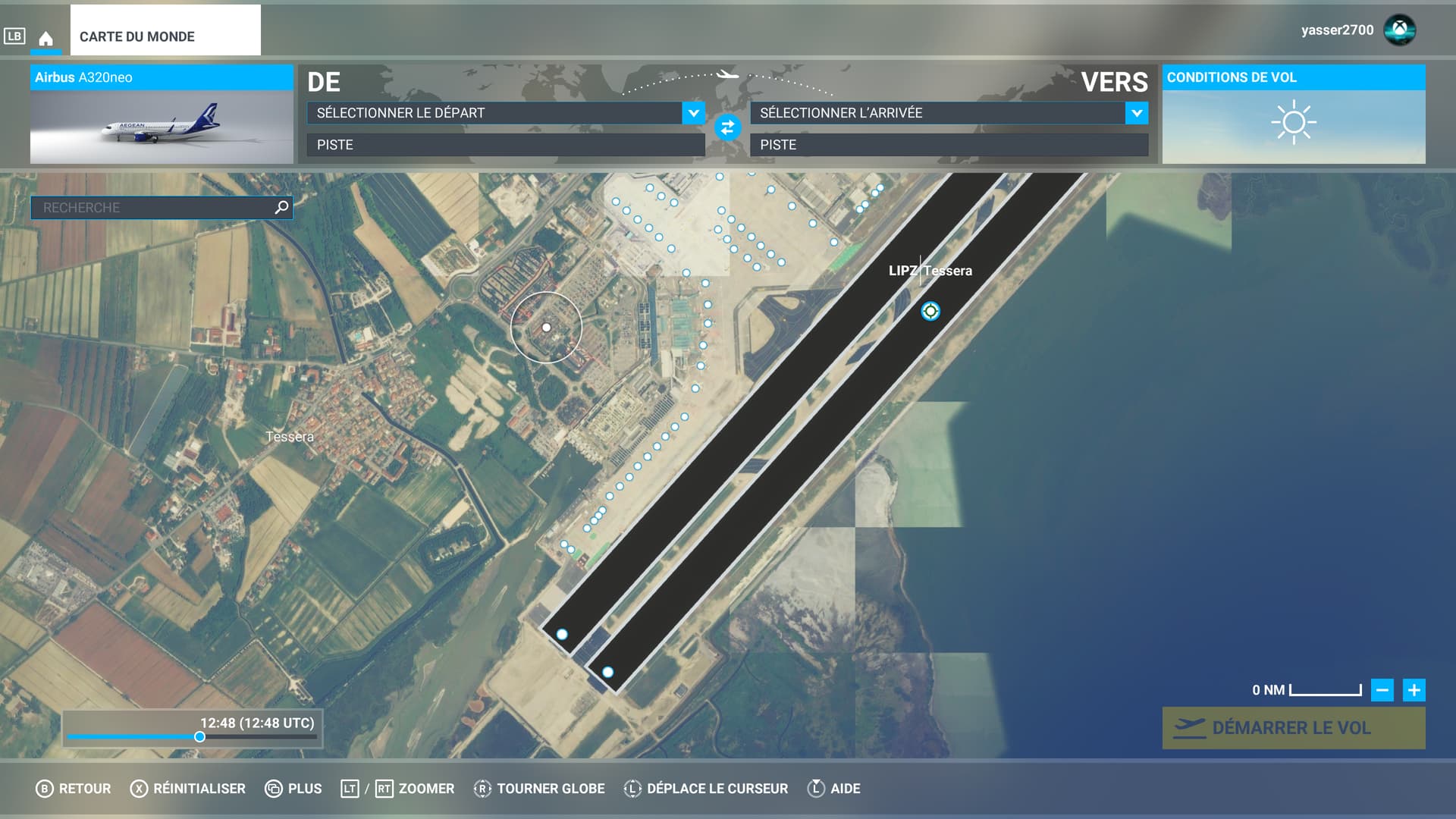The width and height of the screenshot is (1456, 819).
Task: Click the search magnifier icon
Action: [x=280, y=206]
